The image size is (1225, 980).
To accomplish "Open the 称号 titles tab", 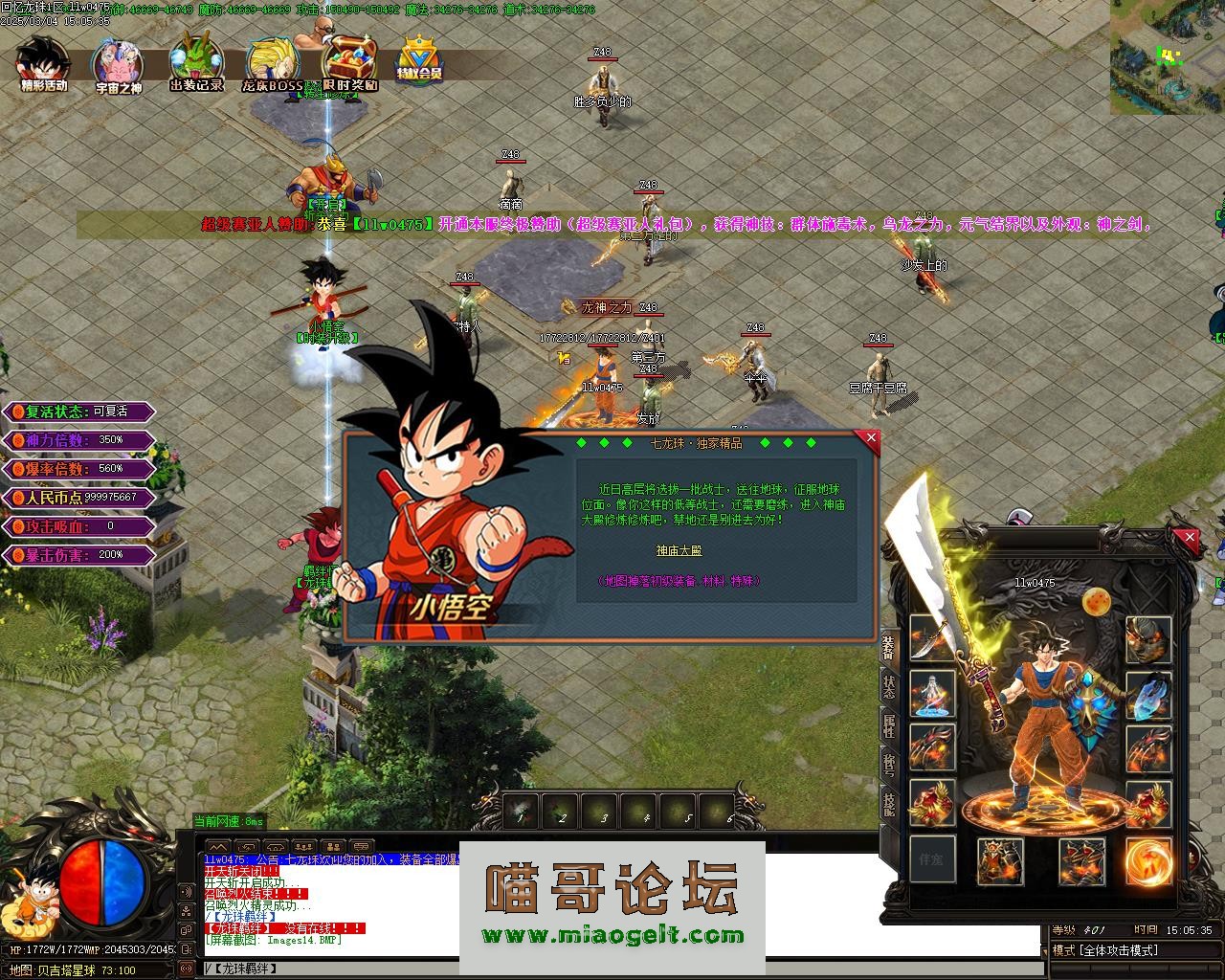I will 889,763.
